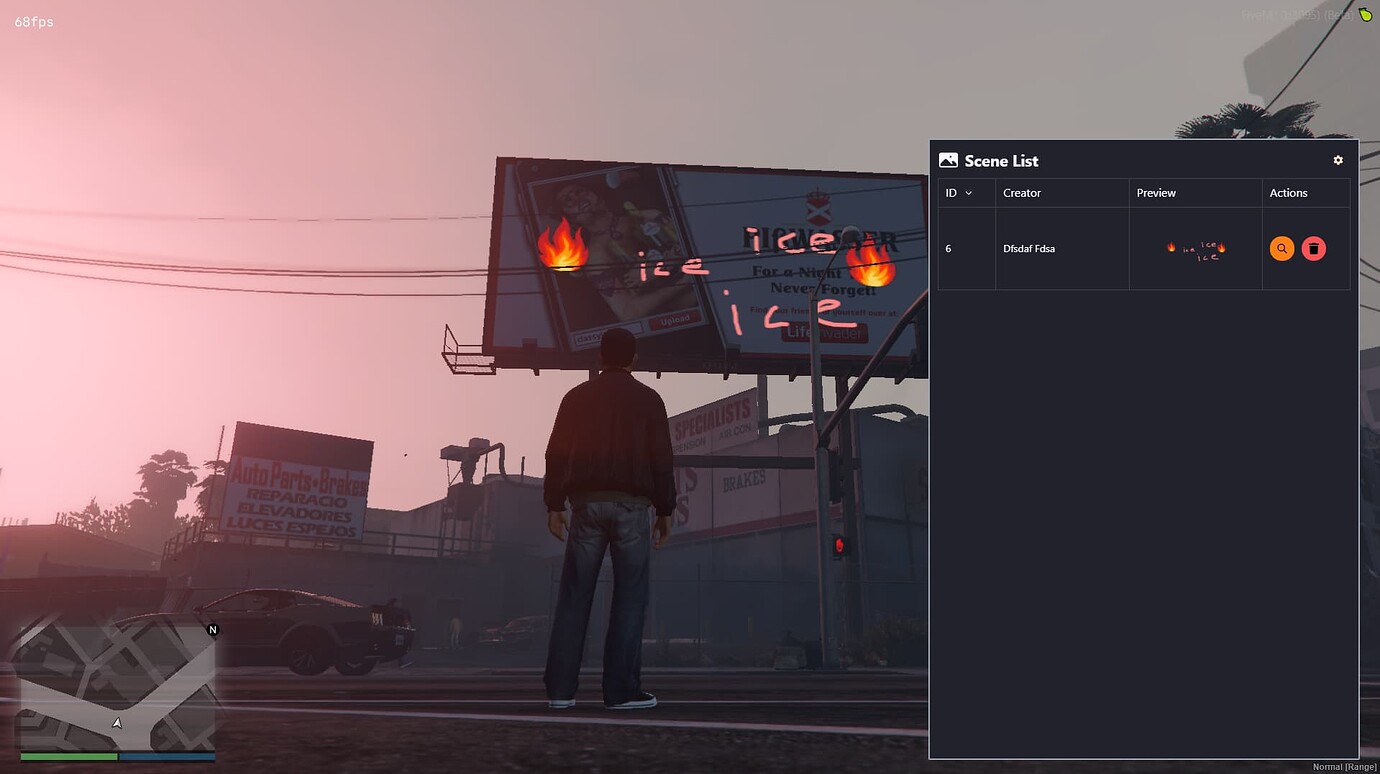The image size is (1380, 774).
Task: Select the orange magnifier to view scene 6
Action: (x=1282, y=248)
